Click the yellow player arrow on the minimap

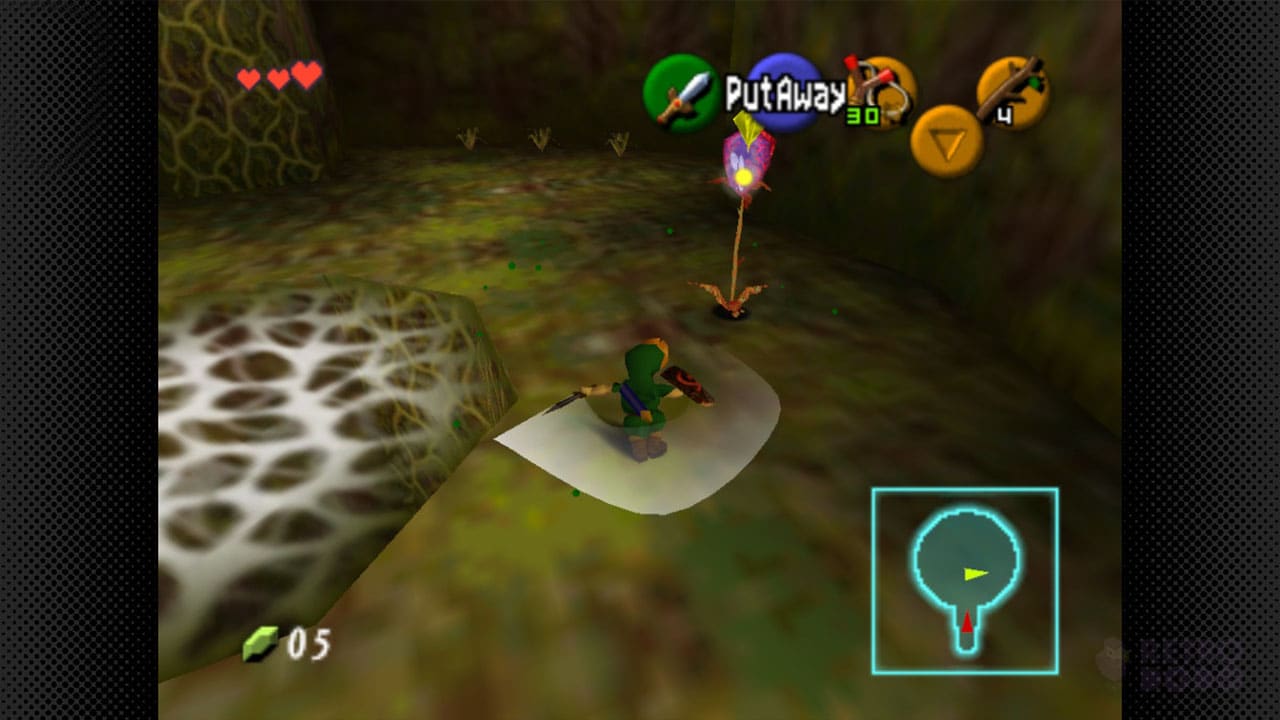click(977, 574)
